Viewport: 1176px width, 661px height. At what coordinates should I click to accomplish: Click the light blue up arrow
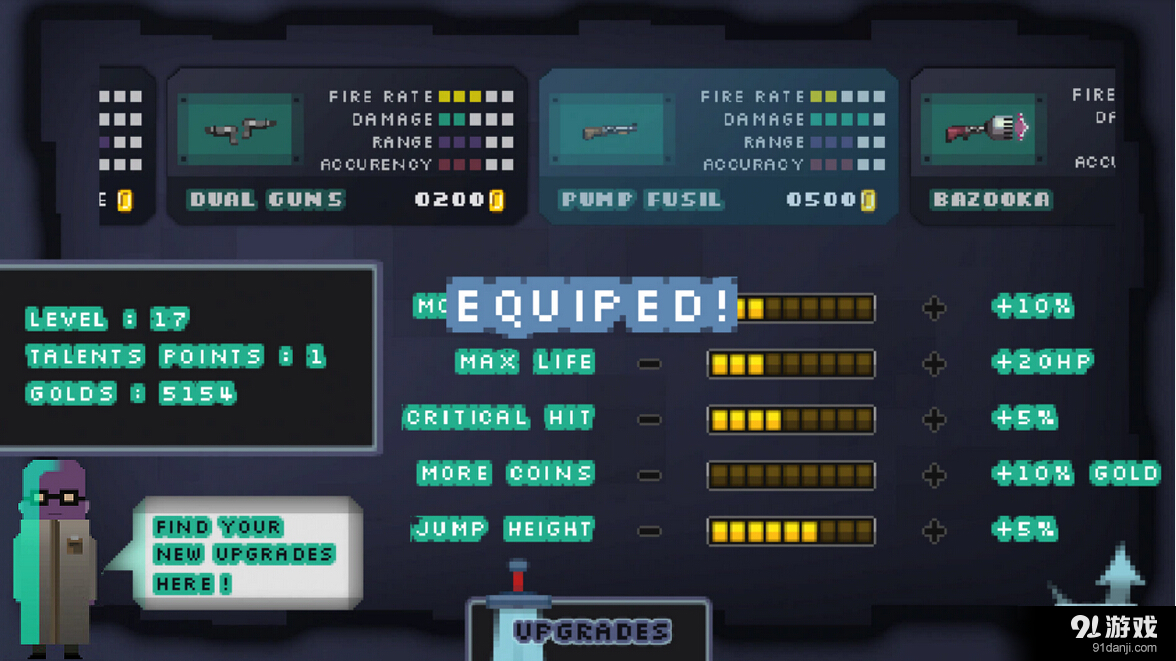pos(1120,574)
